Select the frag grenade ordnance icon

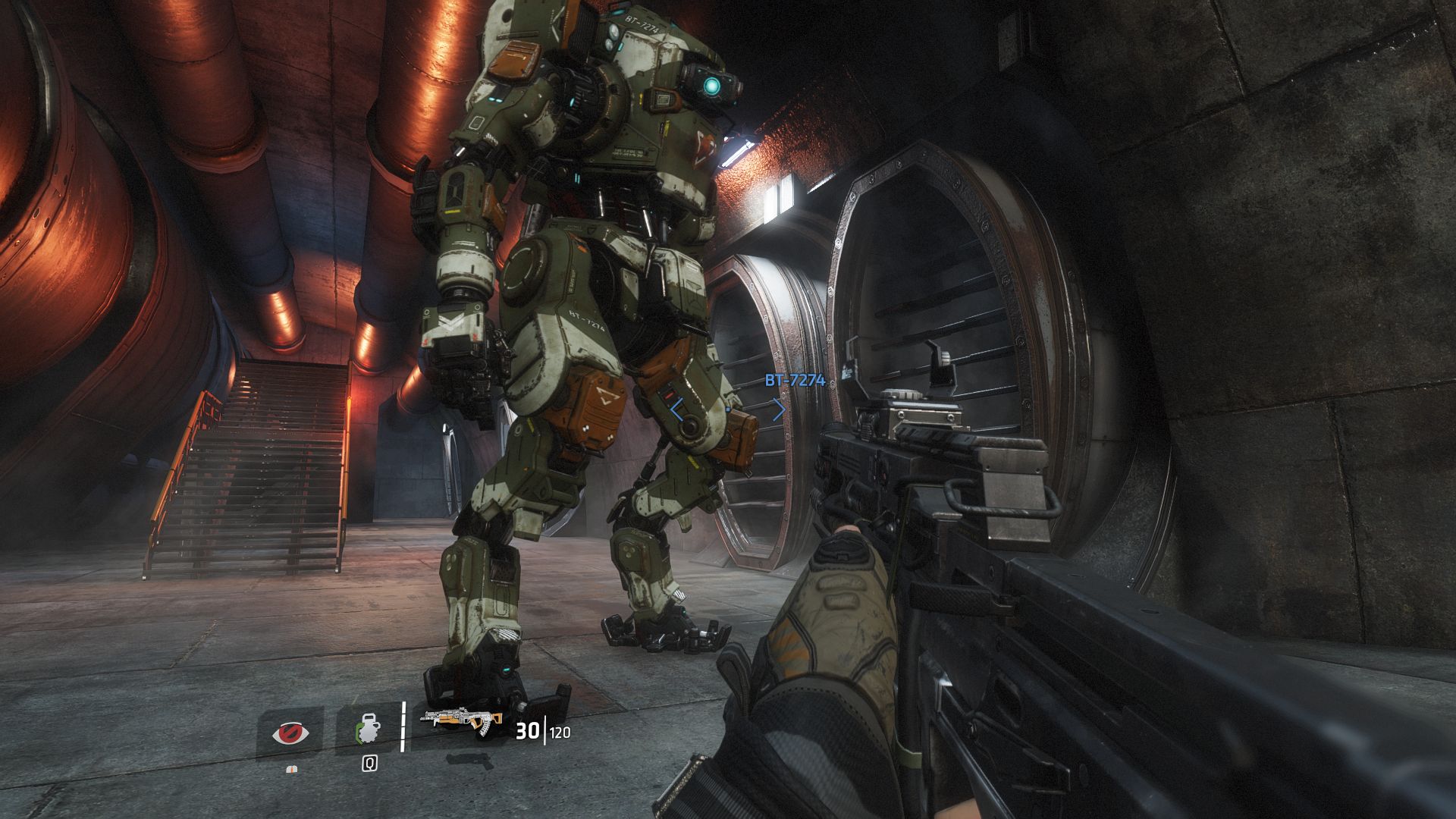tap(367, 730)
